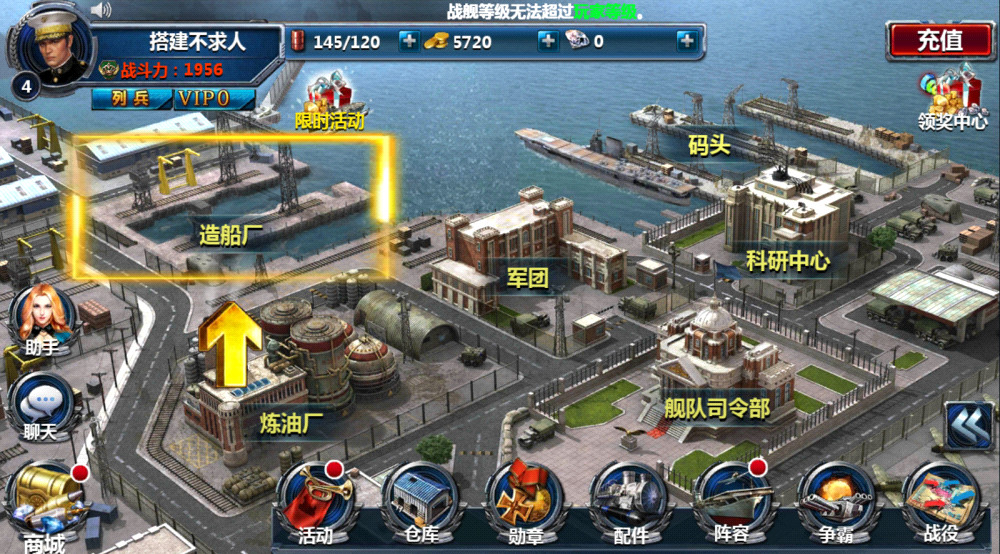Add more gold coins with plus button
The height and width of the screenshot is (554, 1000).
tap(547, 41)
